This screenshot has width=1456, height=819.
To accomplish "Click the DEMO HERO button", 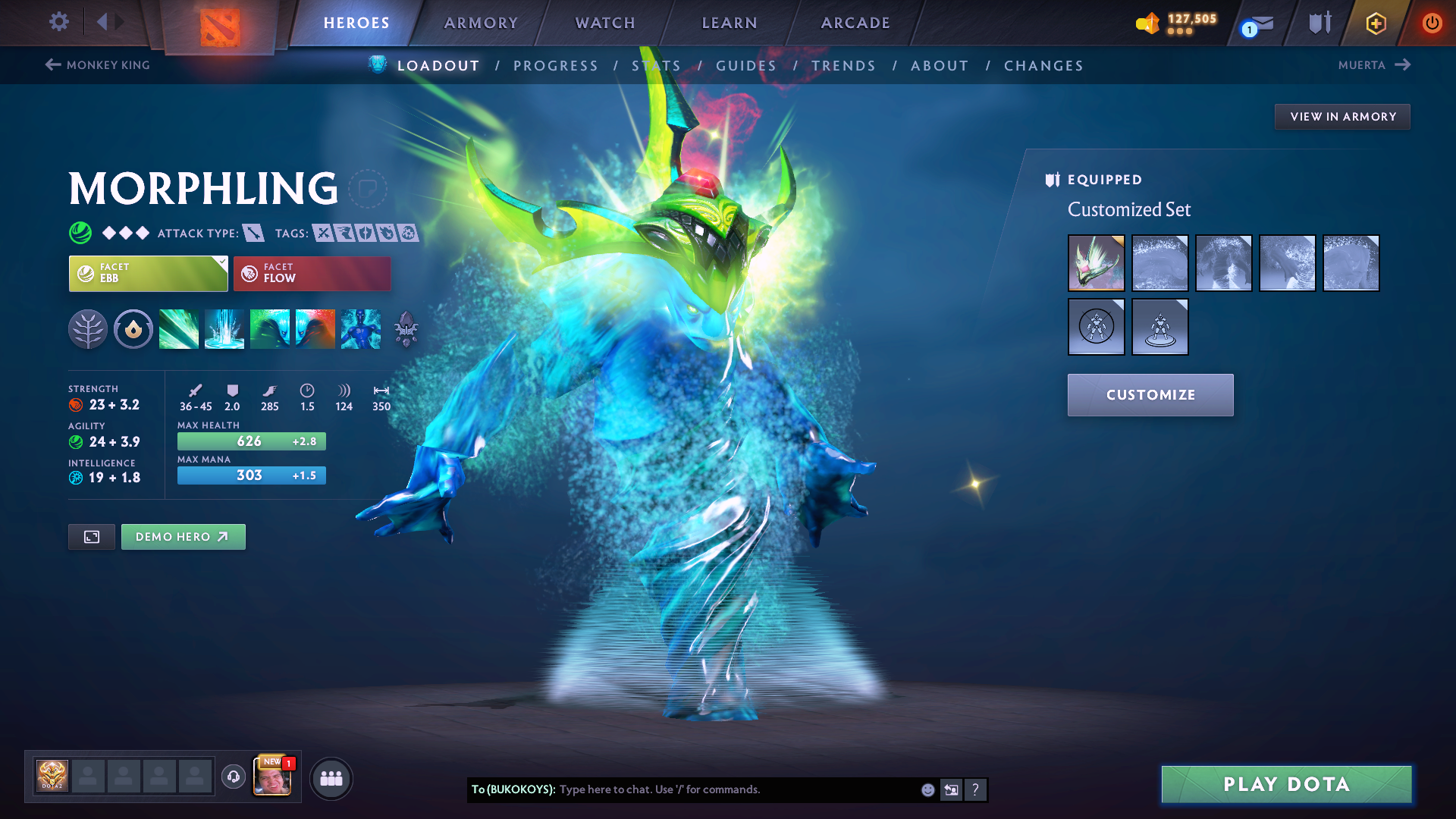I will [x=183, y=536].
